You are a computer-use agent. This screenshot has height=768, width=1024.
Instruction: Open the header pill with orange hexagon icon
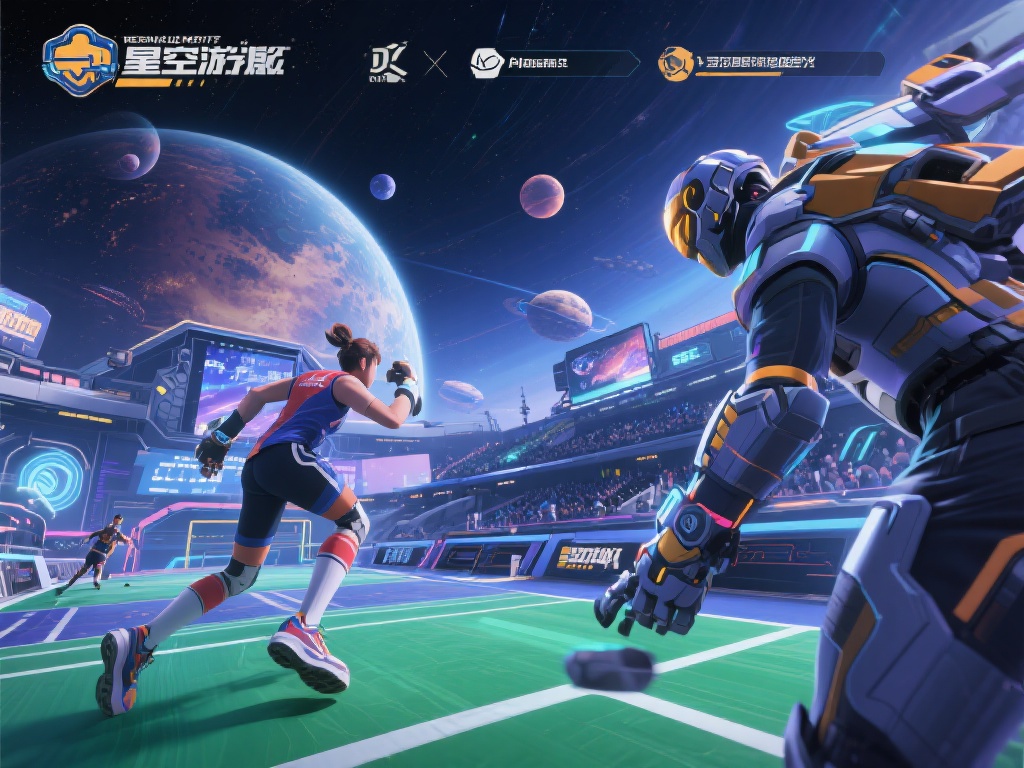(x=770, y=64)
